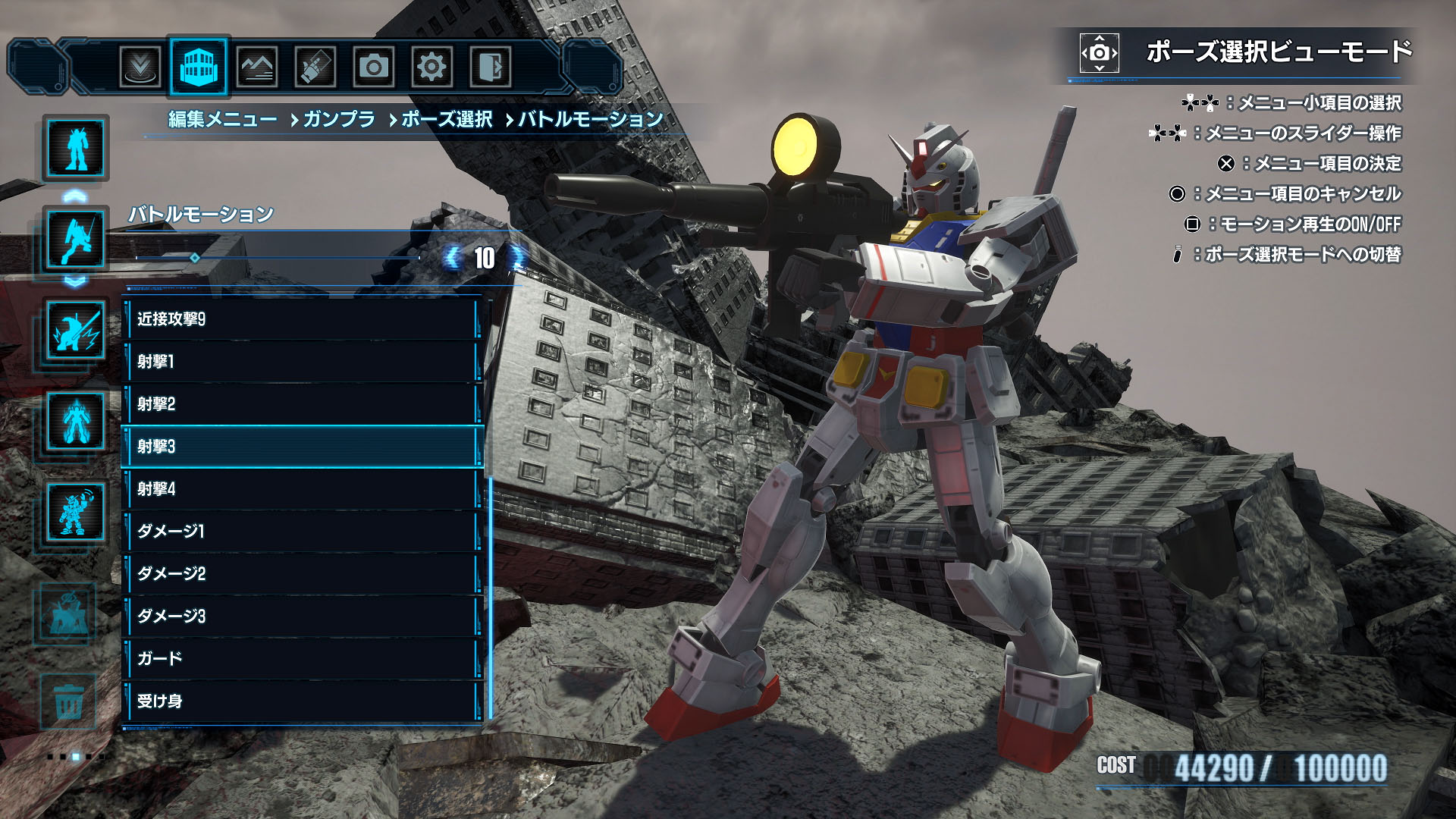The image size is (1456, 819).
Task: Switch to the landscape background tab
Action: click(256, 67)
